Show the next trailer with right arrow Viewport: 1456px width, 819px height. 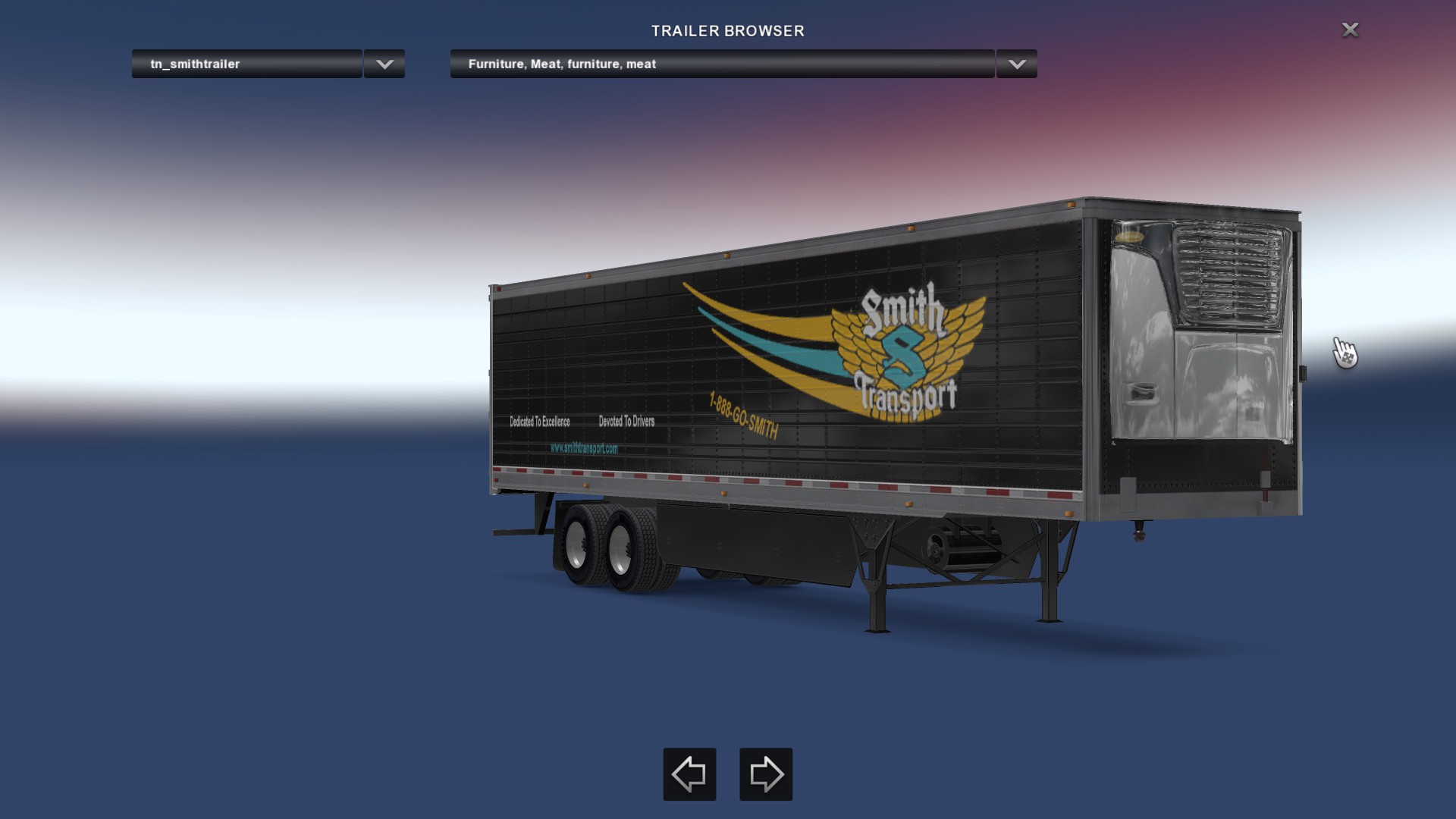(x=766, y=774)
